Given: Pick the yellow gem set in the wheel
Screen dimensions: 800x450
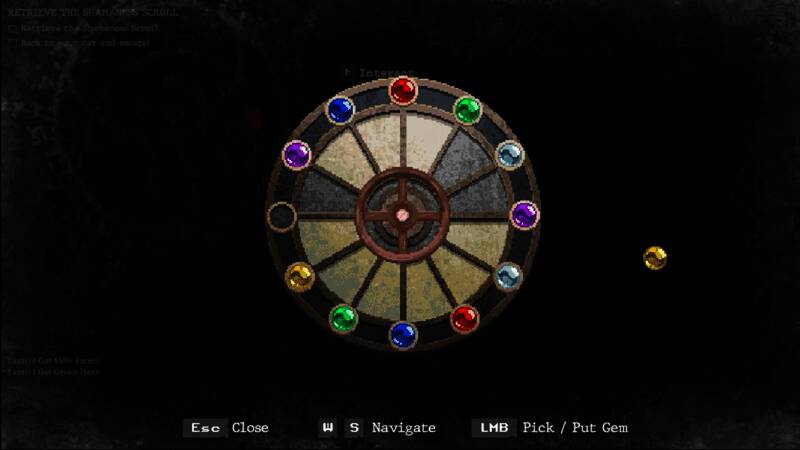Looking at the screenshot, I should click(x=299, y=276).
